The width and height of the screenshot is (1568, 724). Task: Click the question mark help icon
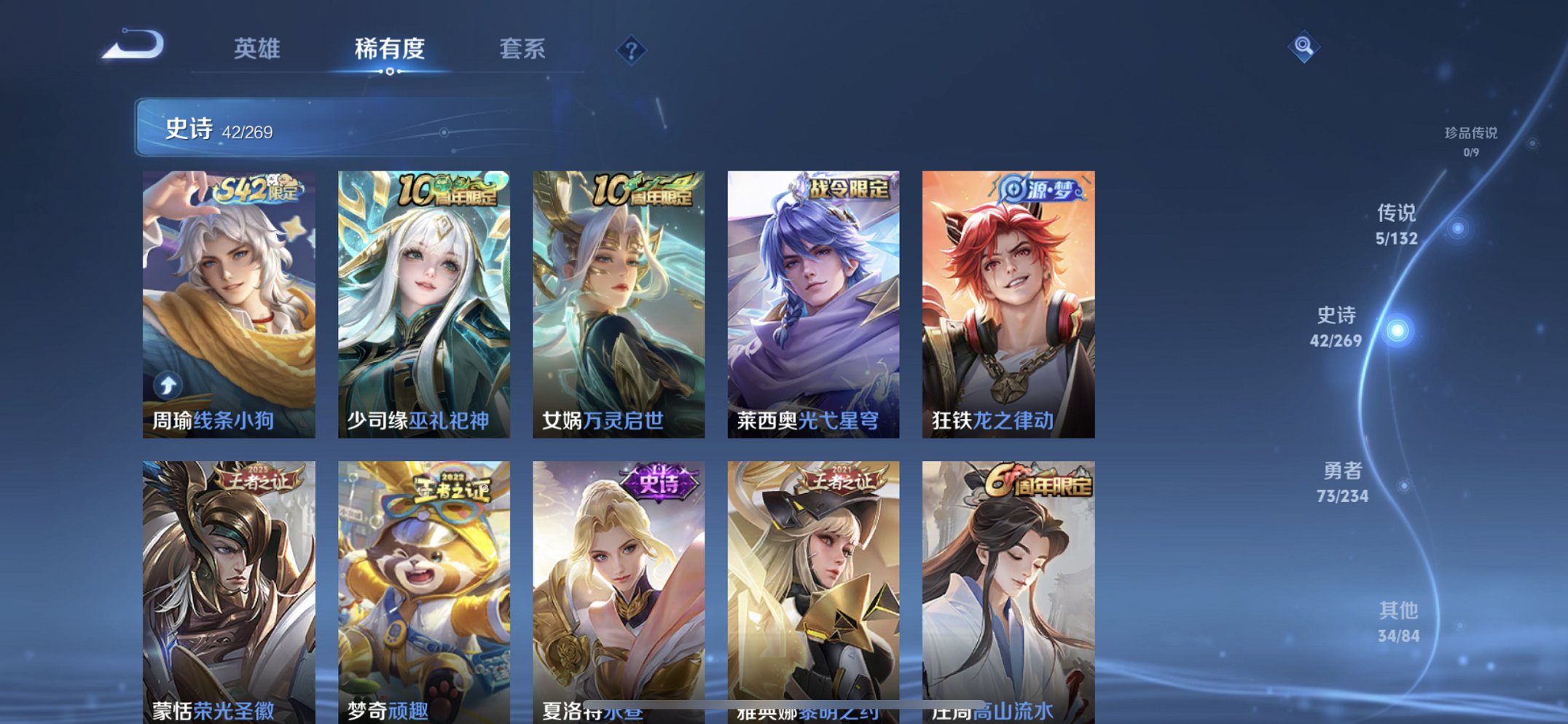[632, 50]
